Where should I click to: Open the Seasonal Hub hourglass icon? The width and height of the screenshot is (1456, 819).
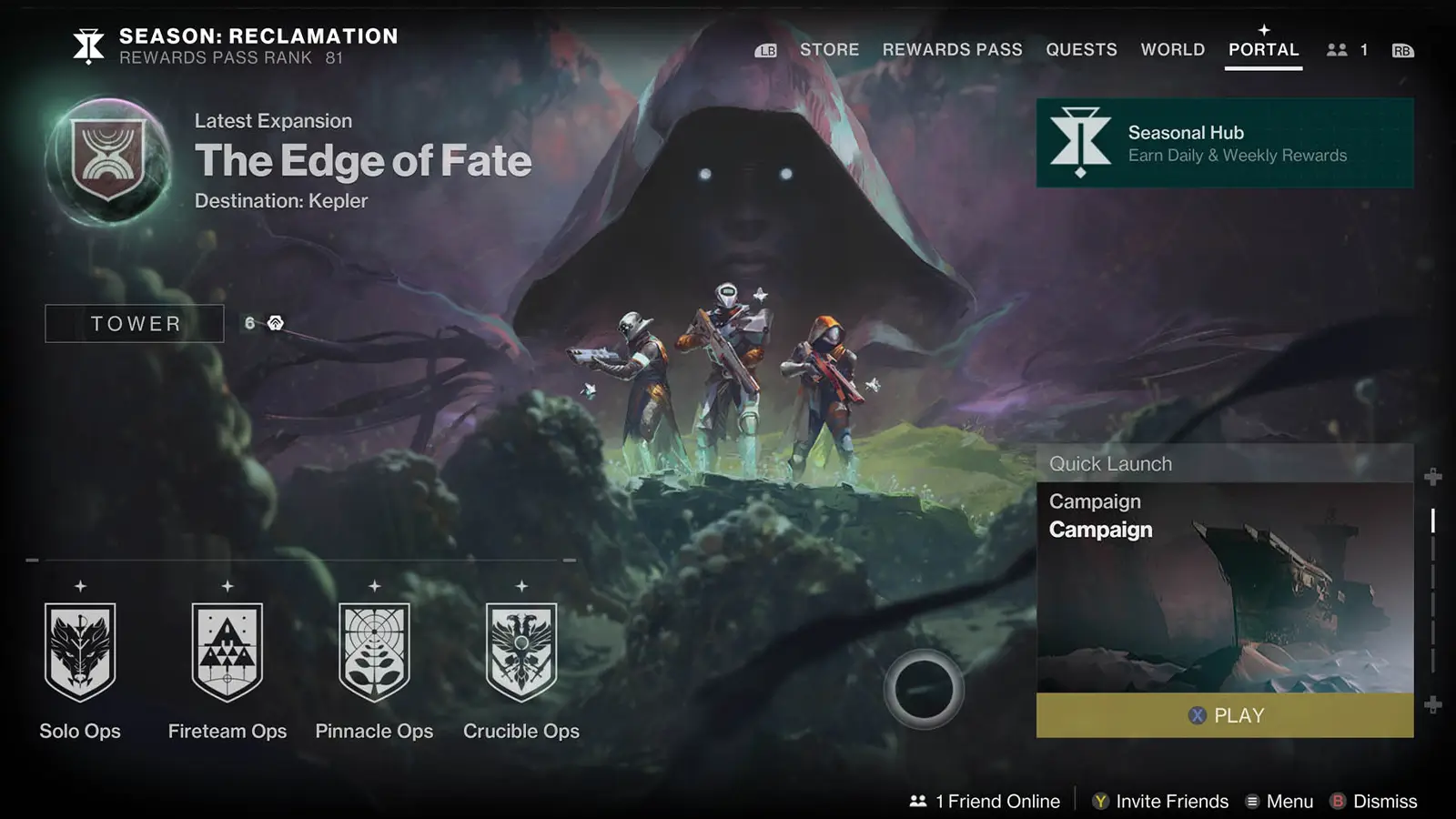[1079, 141]
